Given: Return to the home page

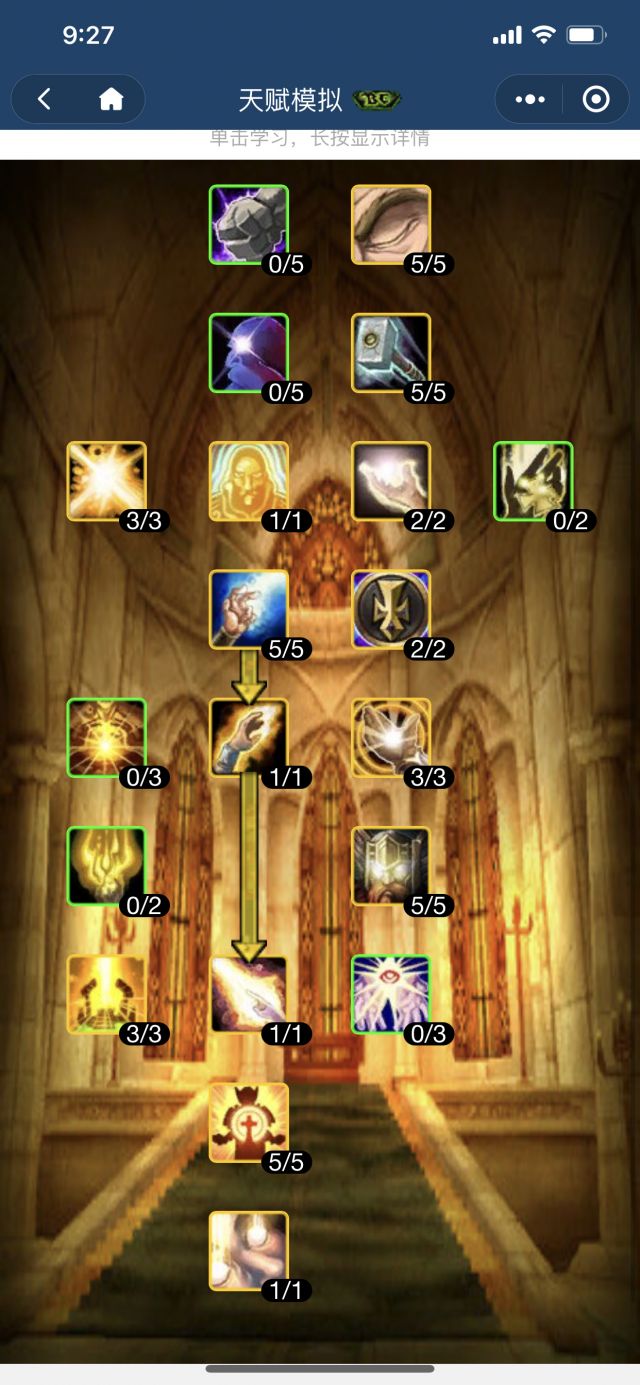Looking at the screenshot, I should coord(111,99).
